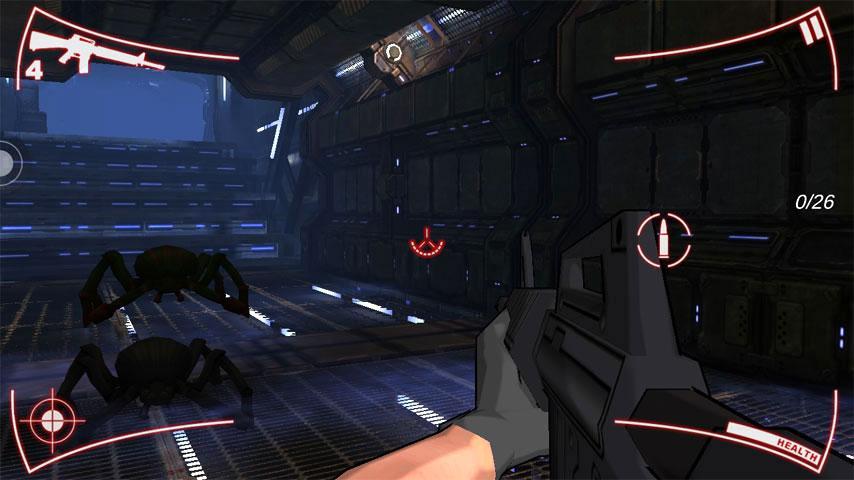
Task: Pause the game with the pause button
Action: [809, 32]
